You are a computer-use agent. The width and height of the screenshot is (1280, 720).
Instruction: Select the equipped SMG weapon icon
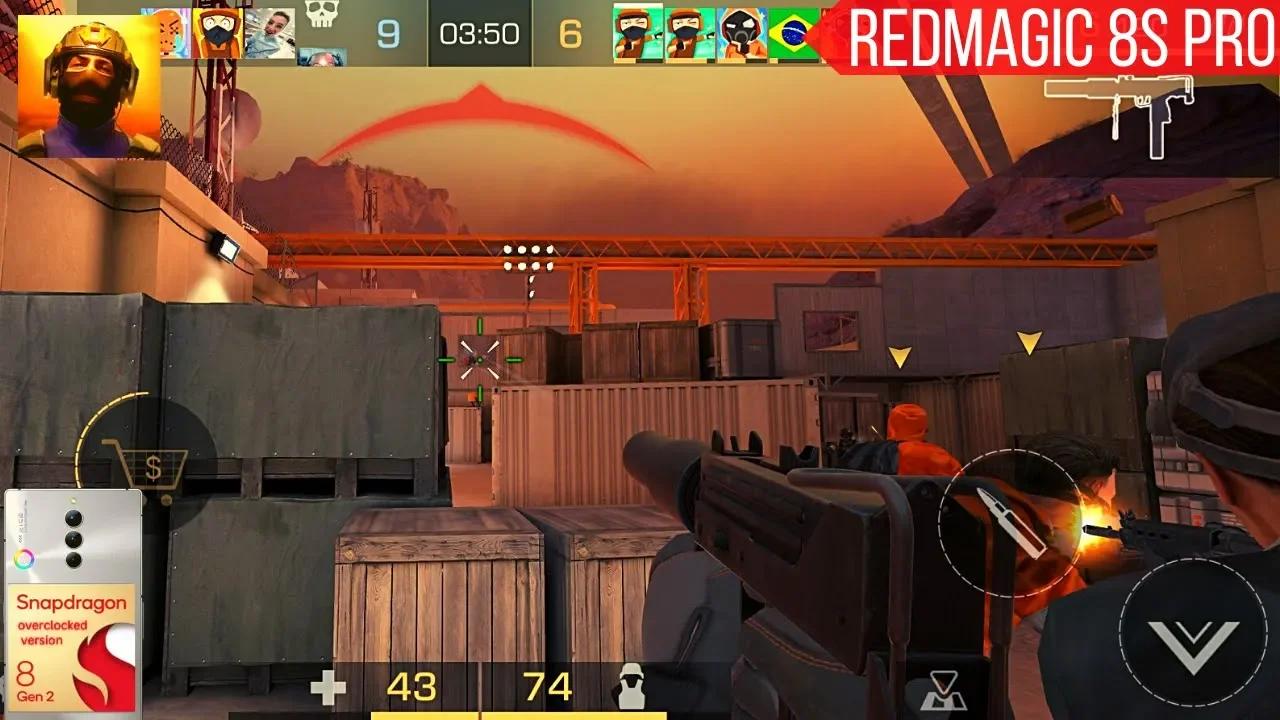coord(1118,110)
